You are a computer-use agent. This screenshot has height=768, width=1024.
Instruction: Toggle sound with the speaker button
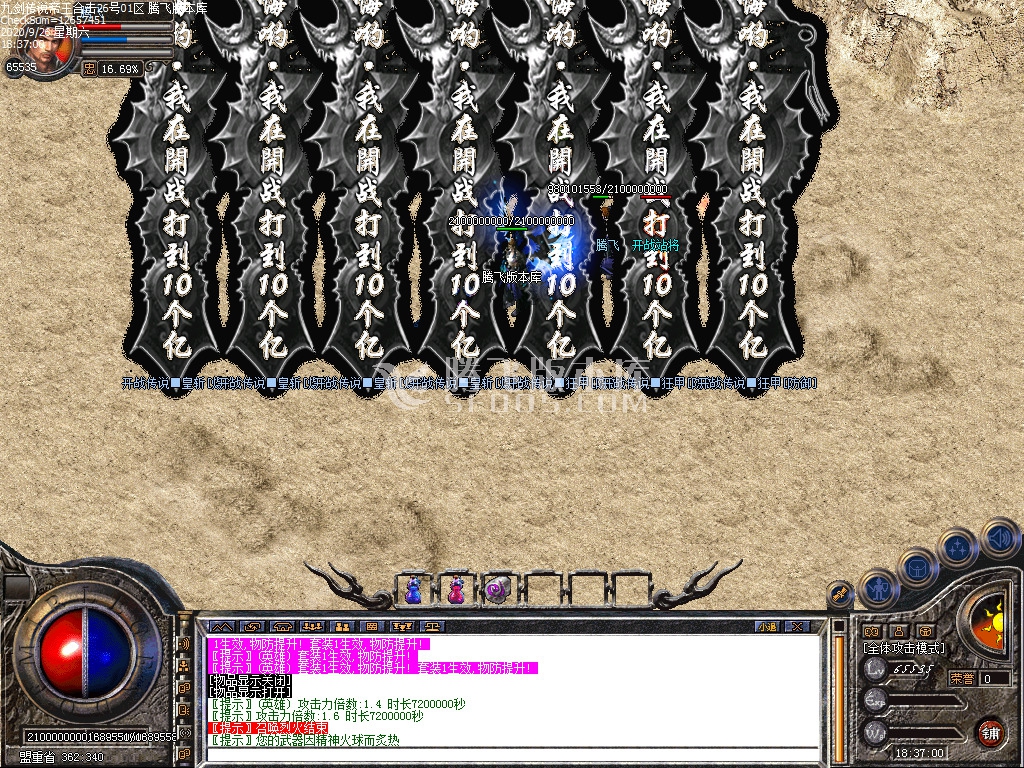[x=998, y=537]
